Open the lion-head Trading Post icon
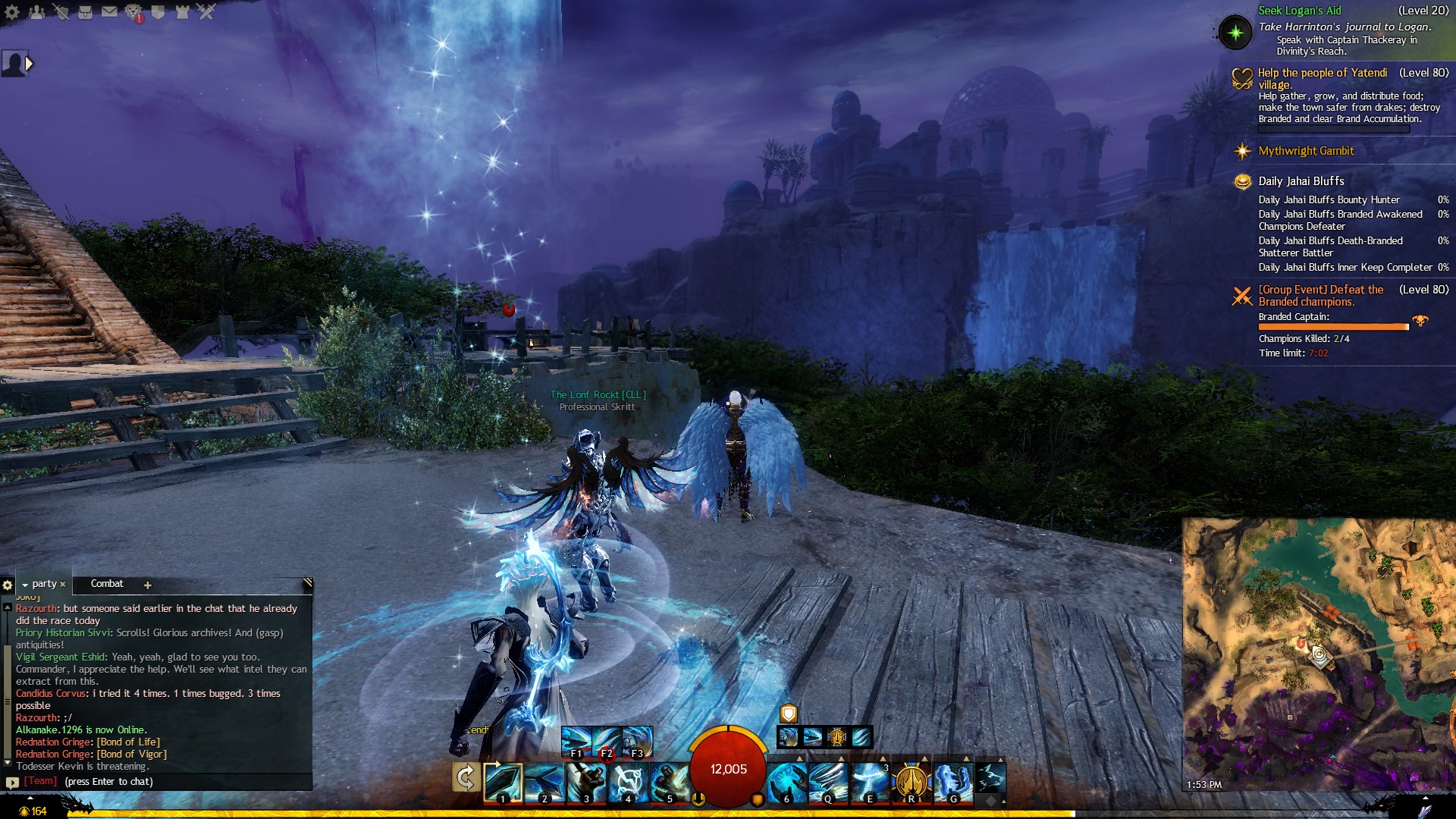This screenshot has width=1456, height=819. pos(134,11)
